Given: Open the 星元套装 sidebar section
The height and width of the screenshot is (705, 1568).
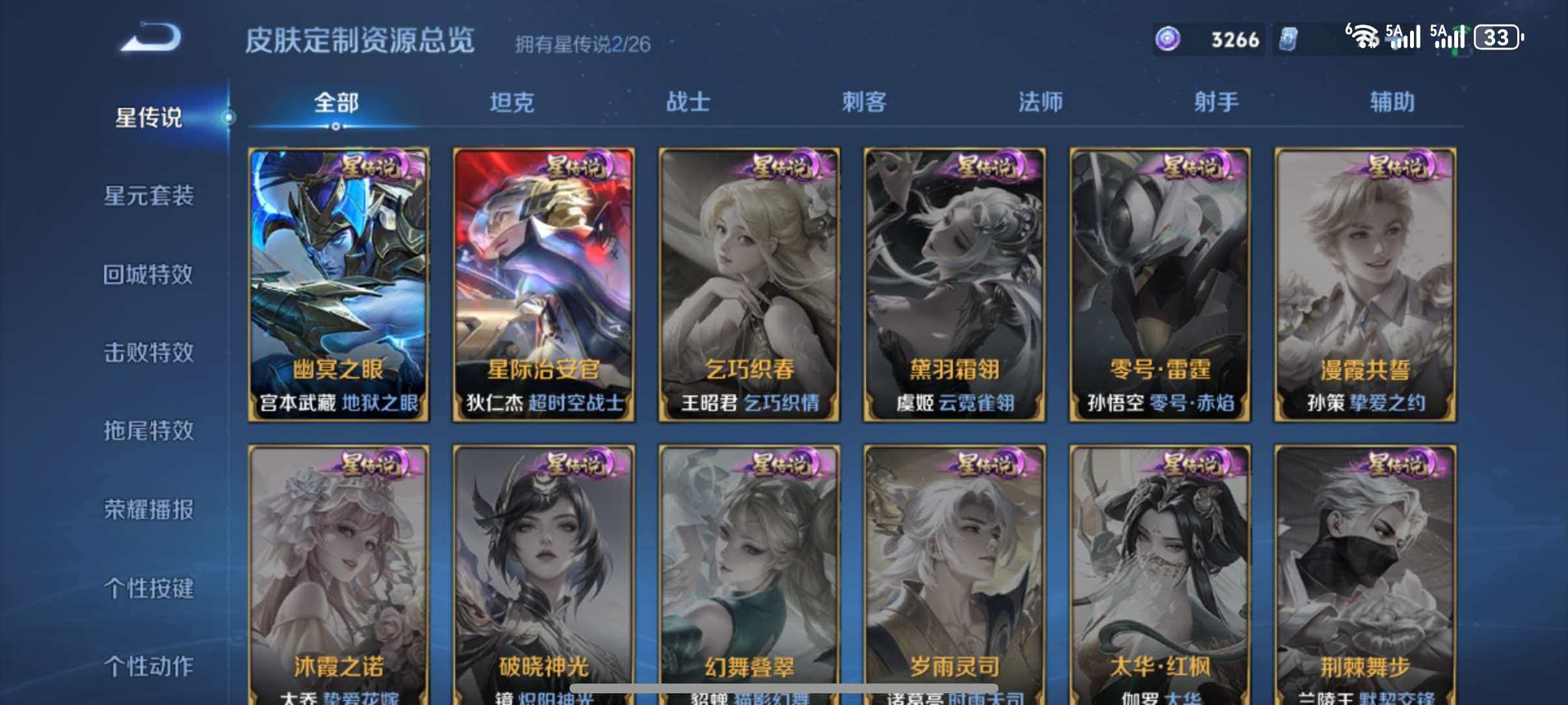Looking at the screenshot, I should [148, 196].
